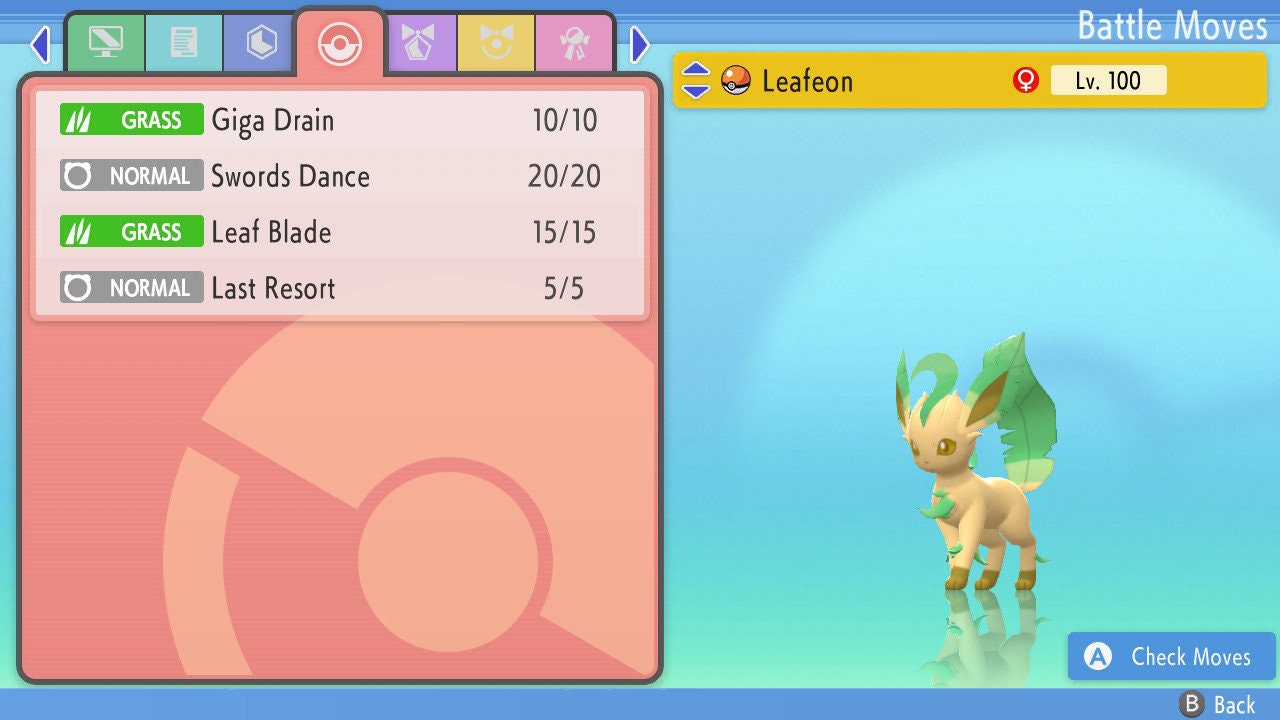Choose the Leaf Blade move

(340, 233)
